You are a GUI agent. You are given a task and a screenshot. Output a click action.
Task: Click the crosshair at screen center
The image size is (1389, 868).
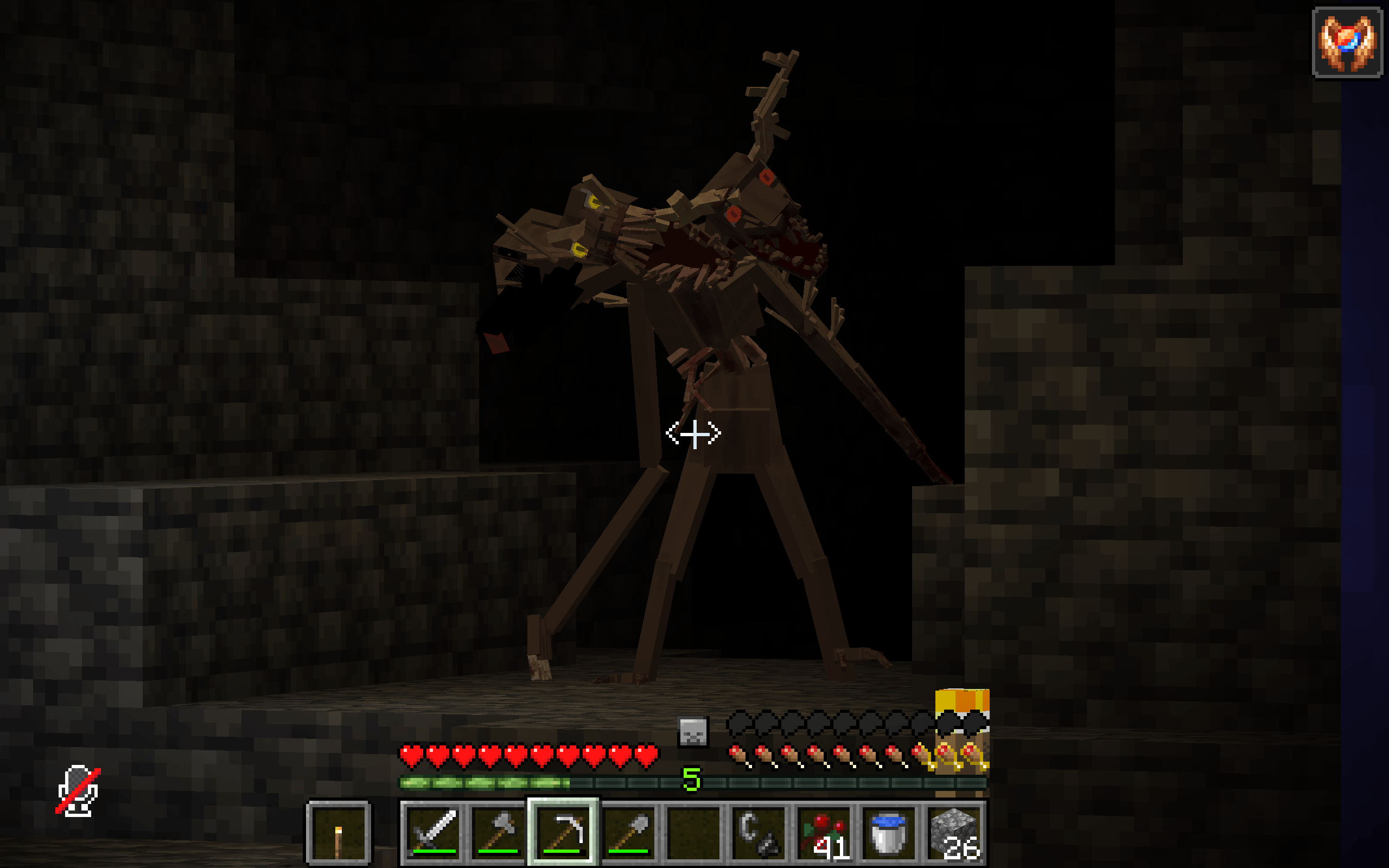tap(694, 435)
